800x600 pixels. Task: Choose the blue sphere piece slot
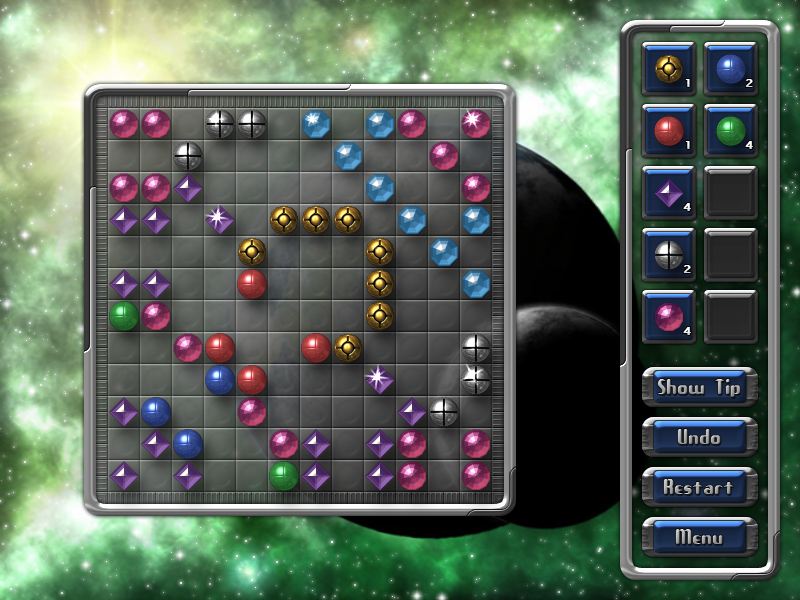point(731,69)
